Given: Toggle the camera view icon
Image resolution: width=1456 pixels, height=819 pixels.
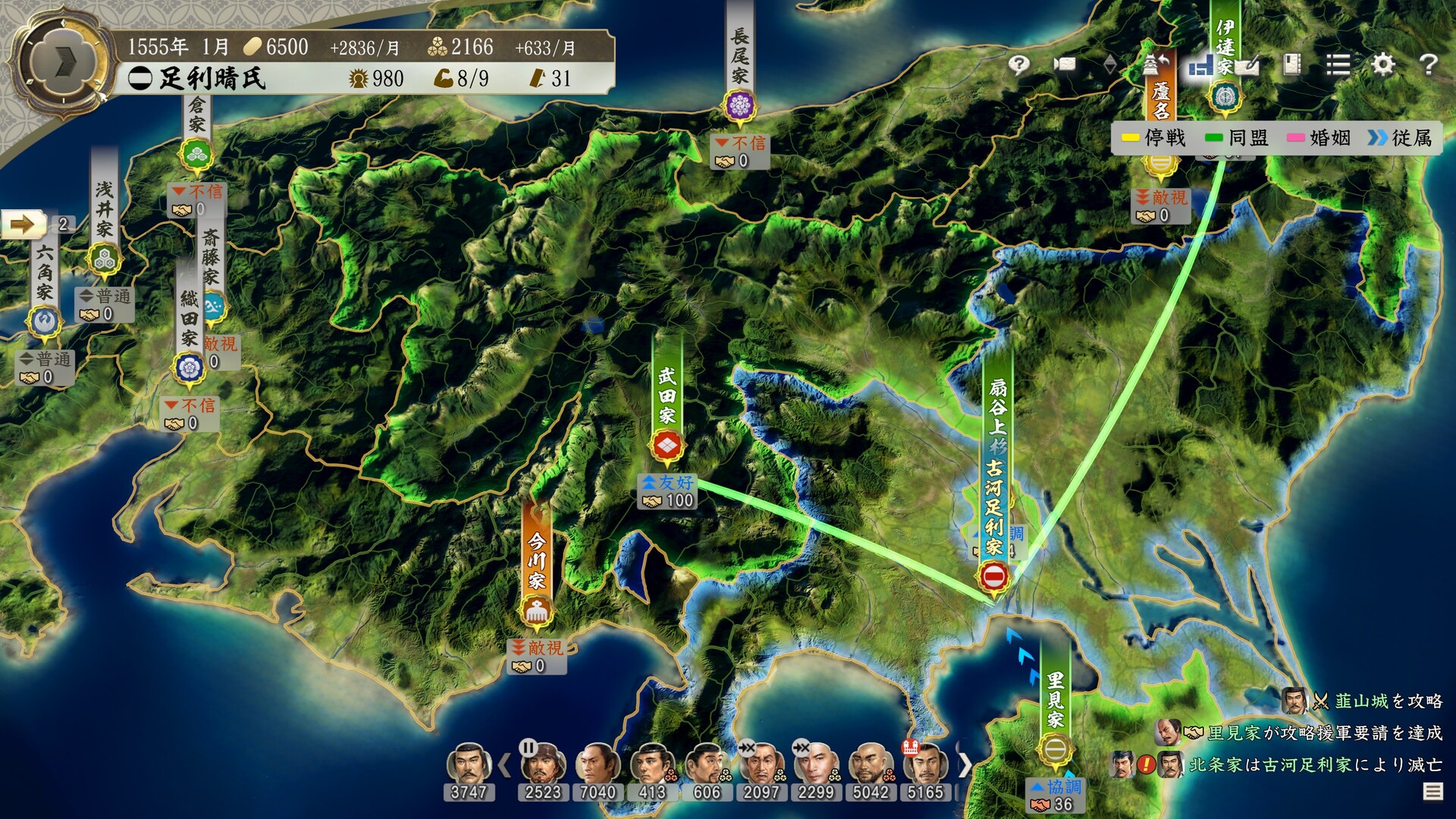Looking at the screenshot, I should 1064,64.
